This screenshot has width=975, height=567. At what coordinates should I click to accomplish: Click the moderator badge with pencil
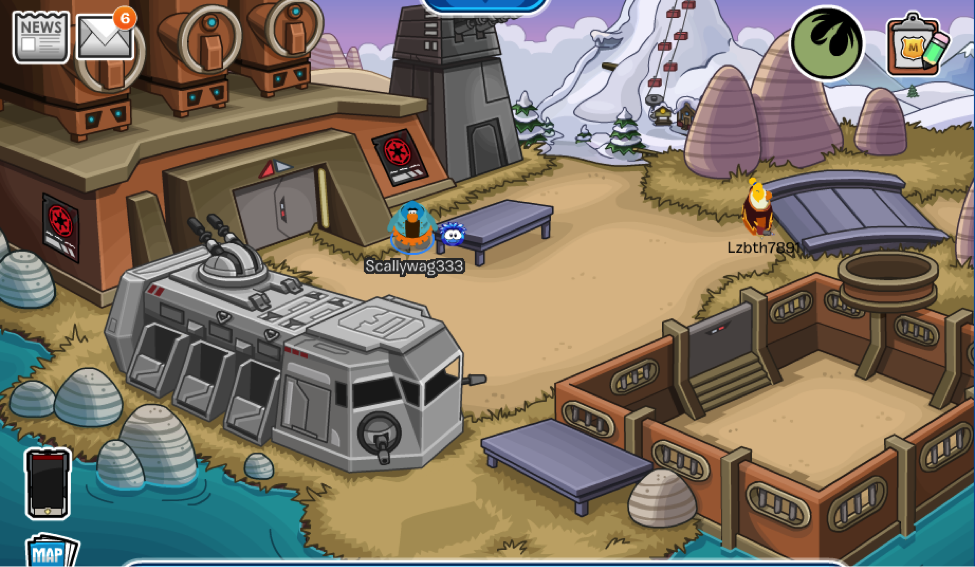917,44
